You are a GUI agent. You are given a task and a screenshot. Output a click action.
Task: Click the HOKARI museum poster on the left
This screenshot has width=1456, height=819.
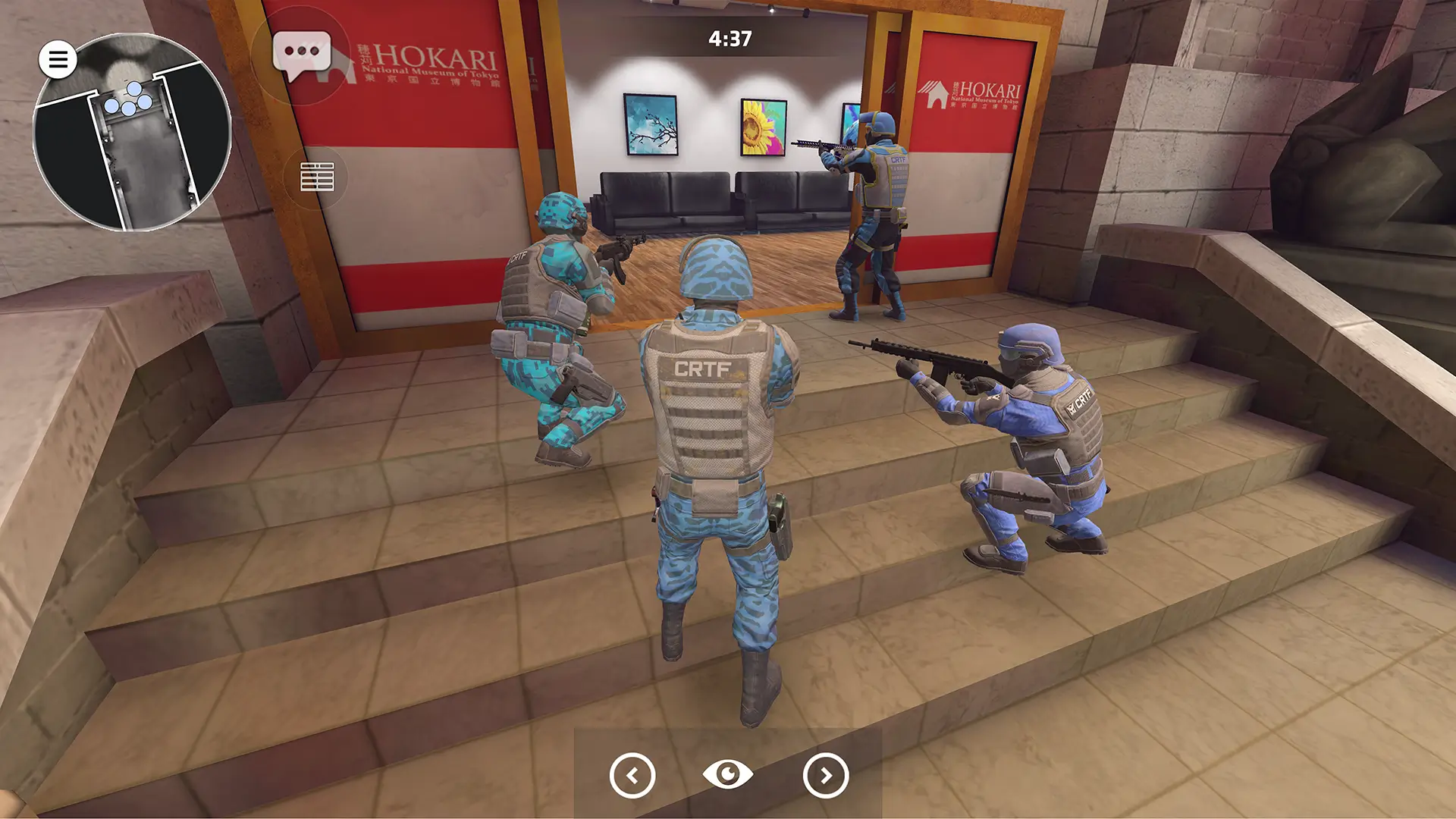tap(425, 68)
